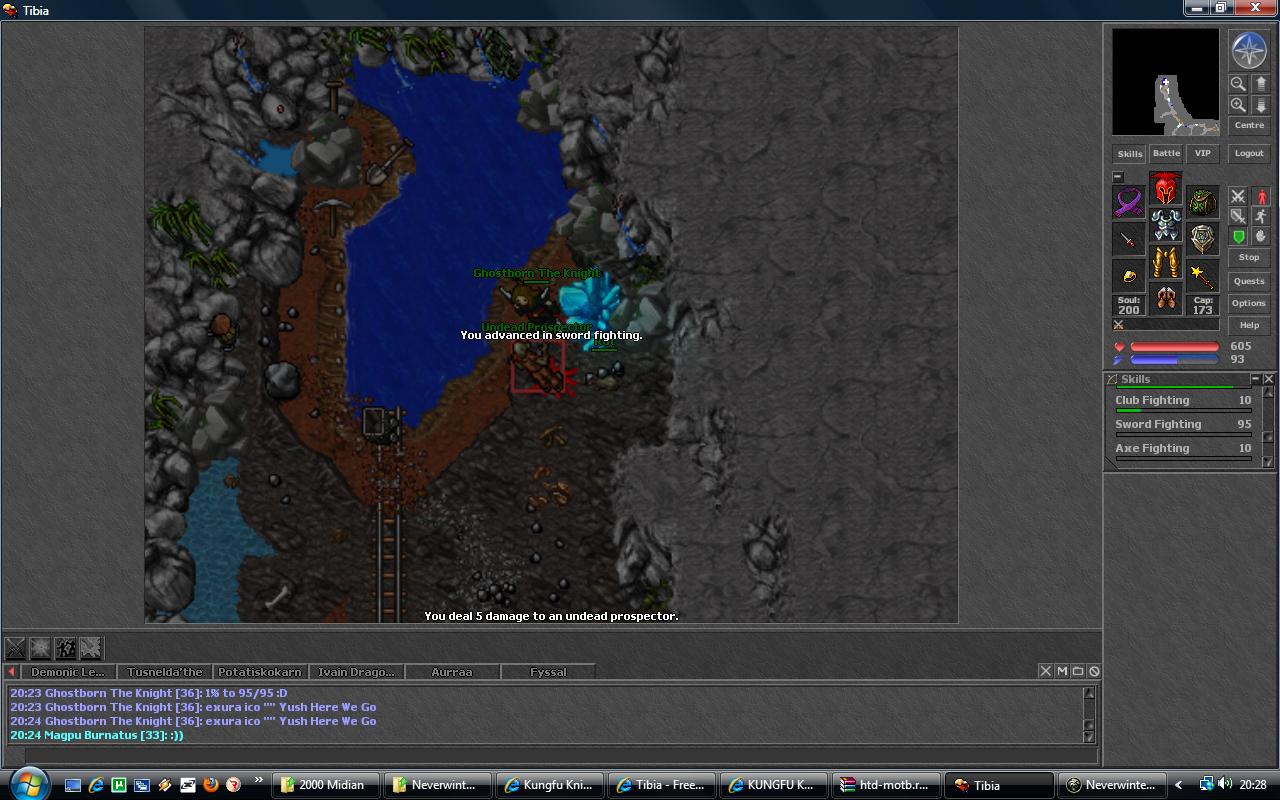Open the Quests log
1280x800 pixels.
click(1249, 281)
